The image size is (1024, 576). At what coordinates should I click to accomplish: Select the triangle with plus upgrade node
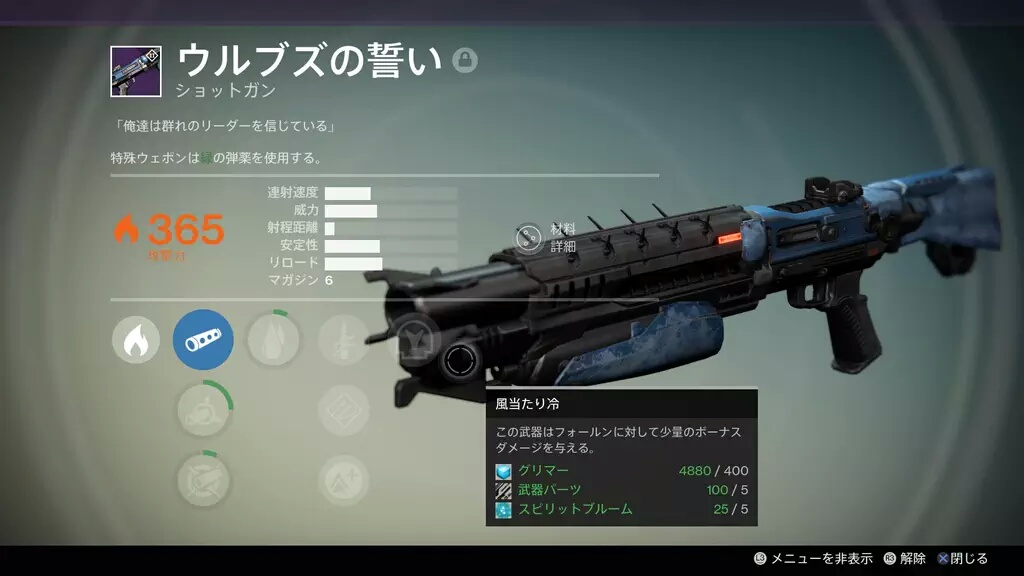pyautogui.click(x=343, y=480)
